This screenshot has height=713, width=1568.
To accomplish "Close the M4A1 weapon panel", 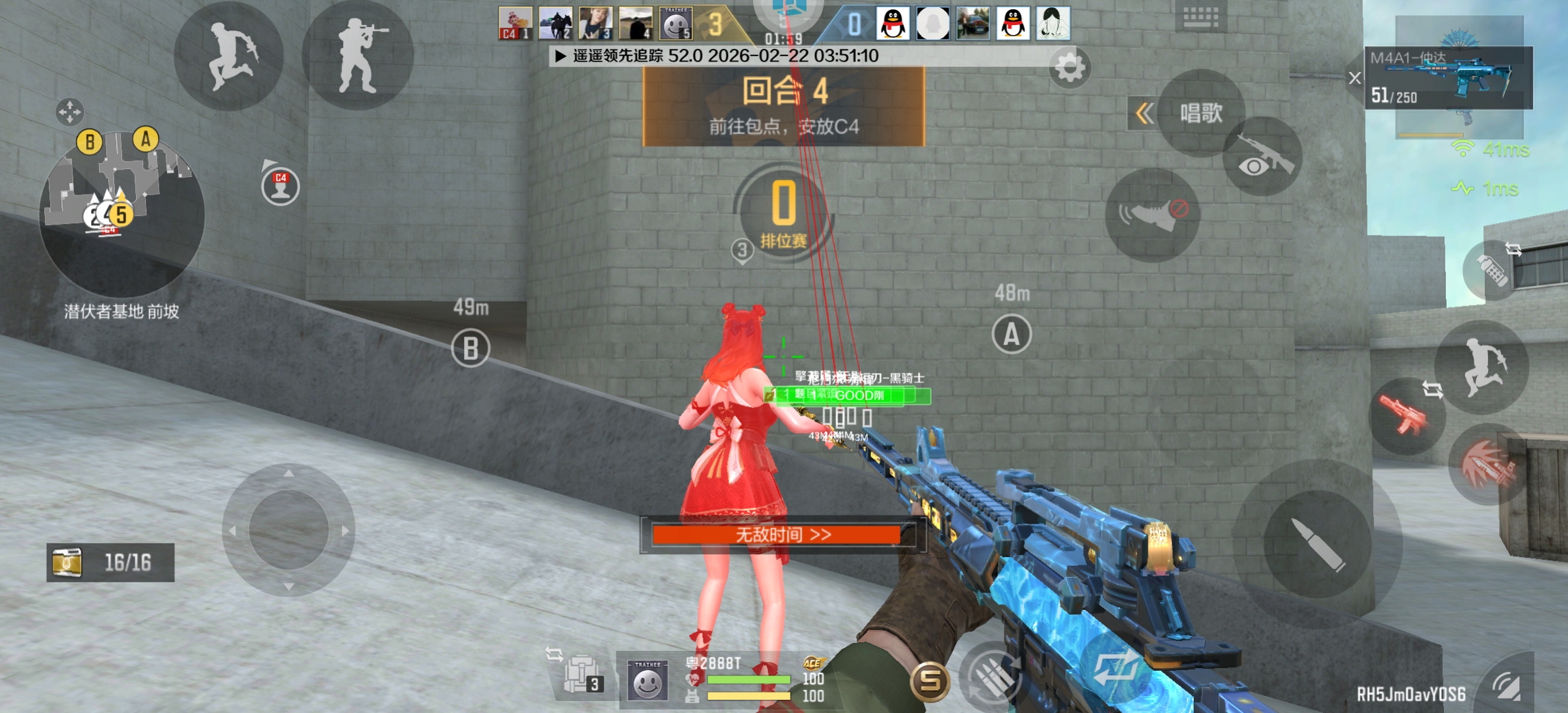I will (1355, 78).
